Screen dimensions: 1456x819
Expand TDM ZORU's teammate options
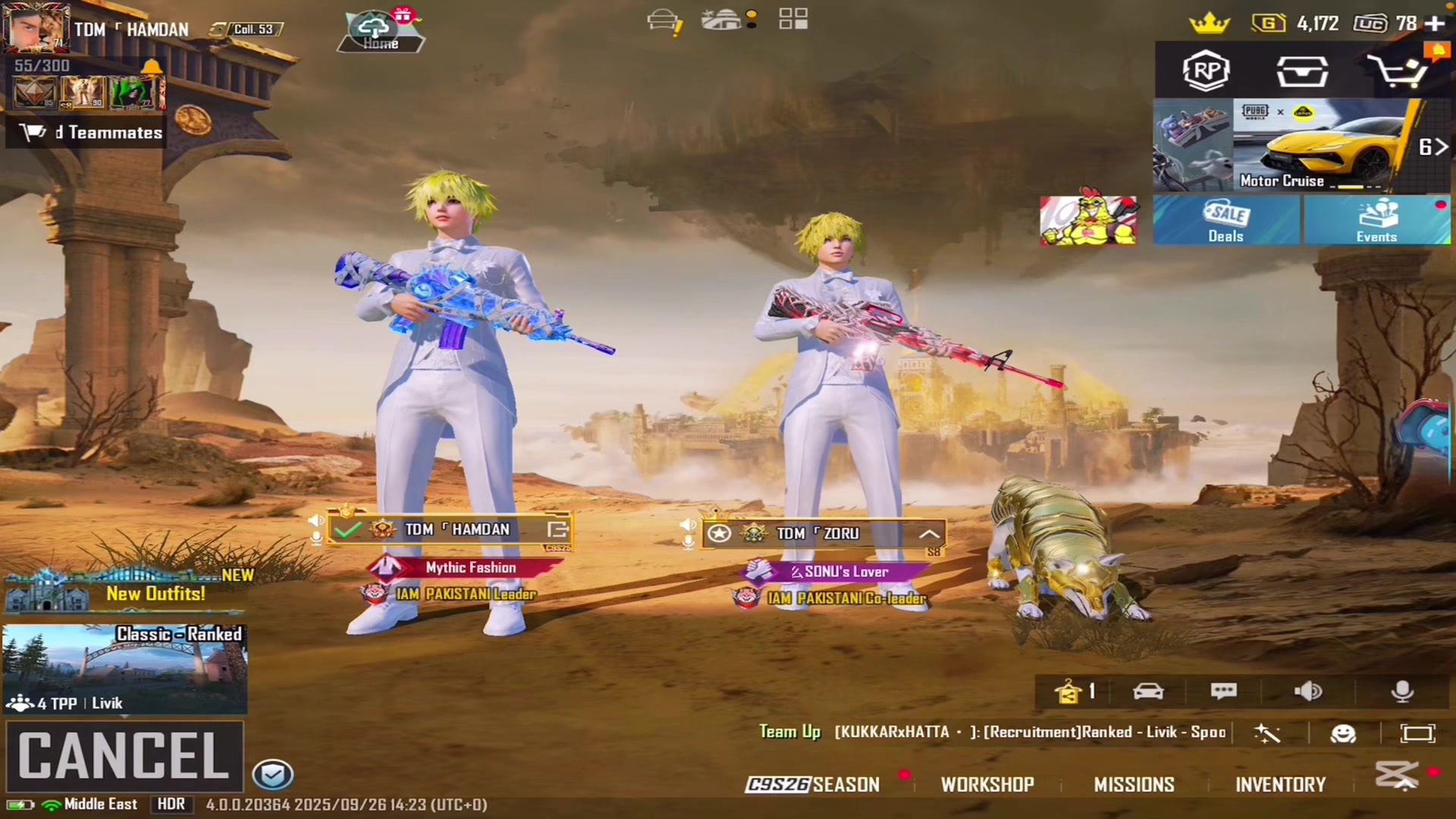click(929, 534)
